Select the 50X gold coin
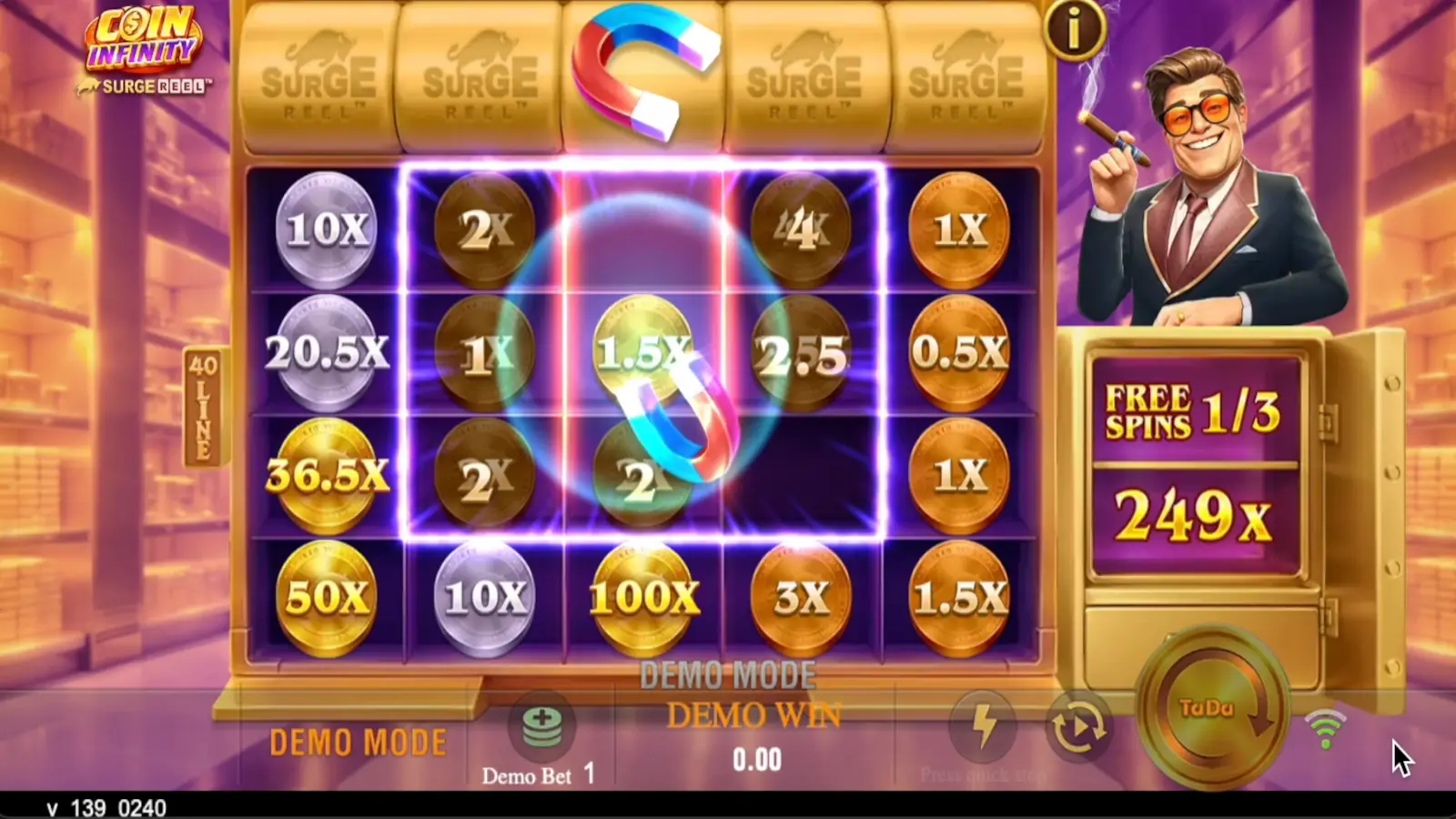Screen dimensions: 1456x819 pyautogui.click(x=328, y=596)
